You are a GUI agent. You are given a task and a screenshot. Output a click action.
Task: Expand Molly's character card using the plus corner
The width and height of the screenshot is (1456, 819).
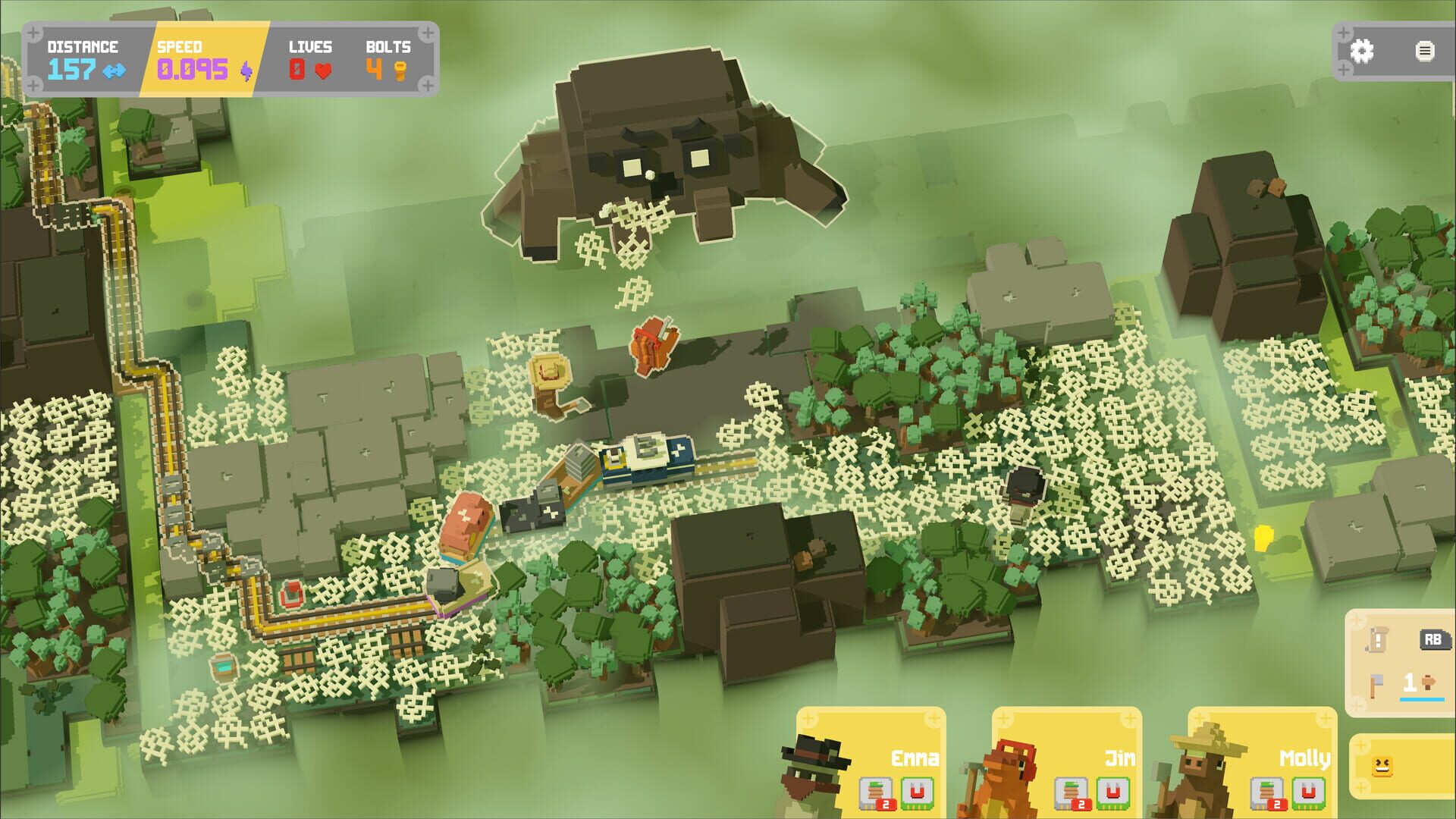[x=1198, y=717]
